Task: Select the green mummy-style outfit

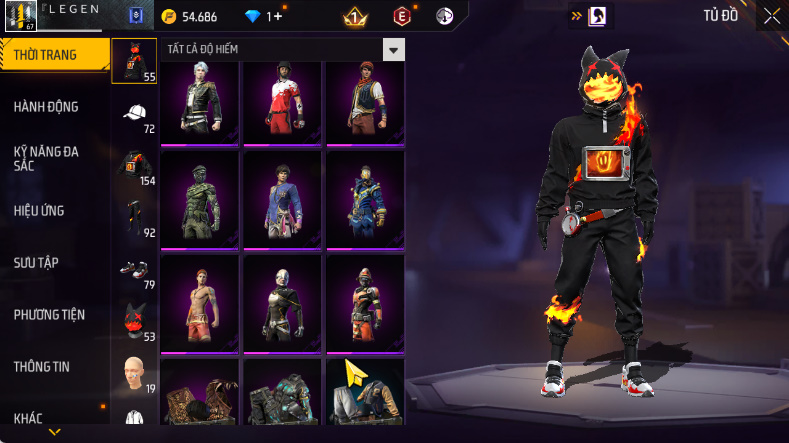Action: pos(199,198)
